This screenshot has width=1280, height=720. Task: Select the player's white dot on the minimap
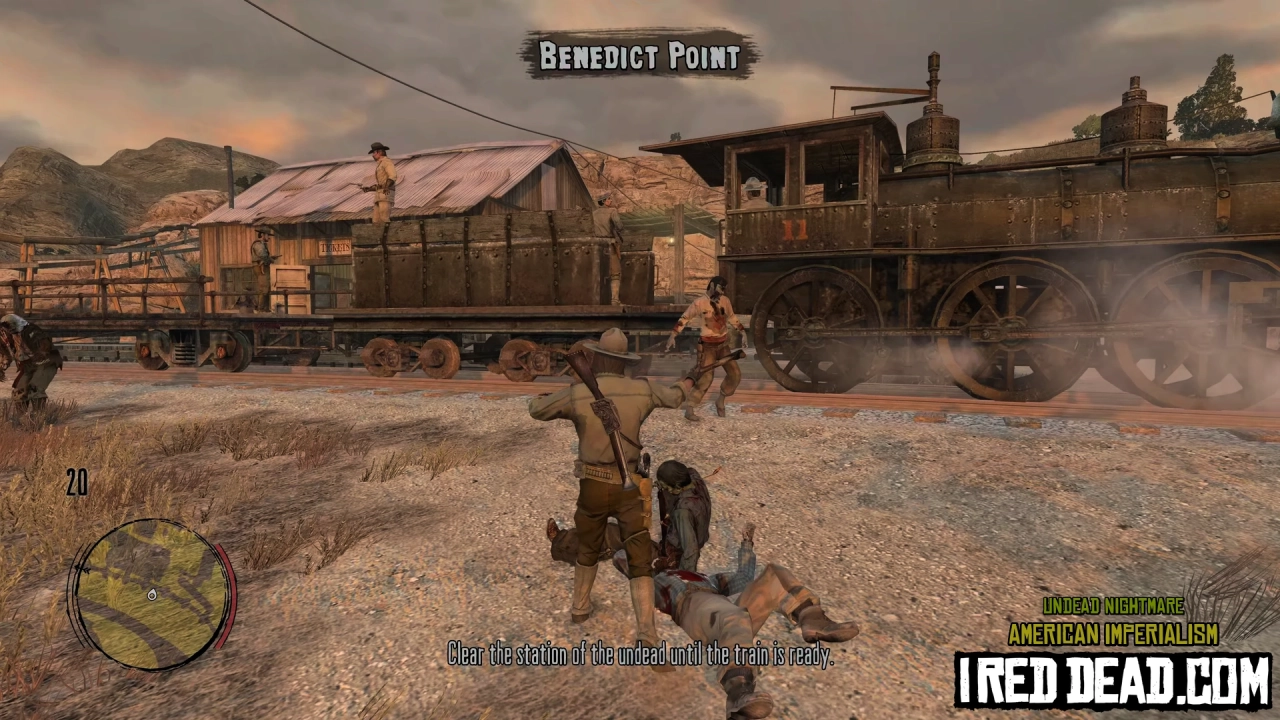152,594
